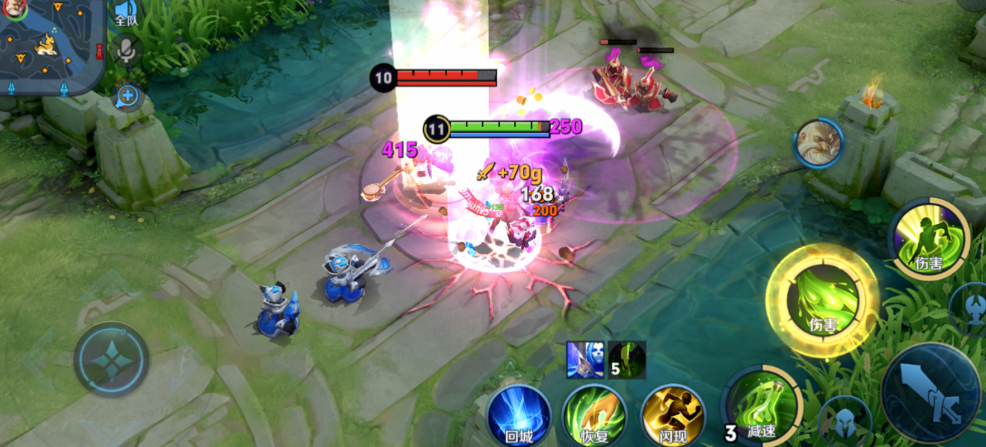This screenshot has width=986, height=447.
Task: Open the quick chat bubble with plus sign
Action: tap(127, 97)
